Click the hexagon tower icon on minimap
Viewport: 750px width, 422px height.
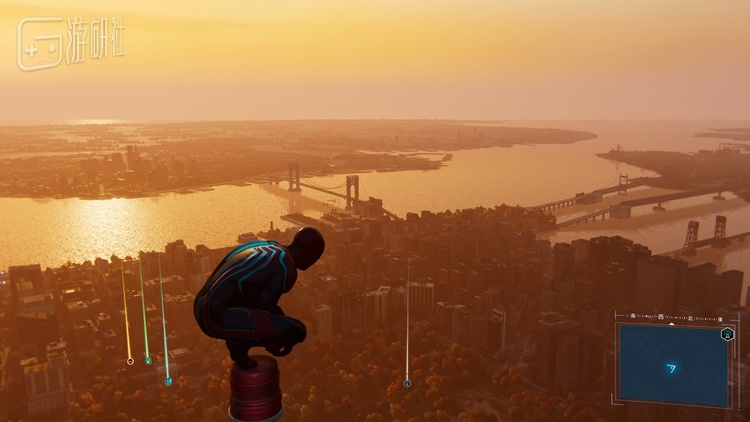727,334
